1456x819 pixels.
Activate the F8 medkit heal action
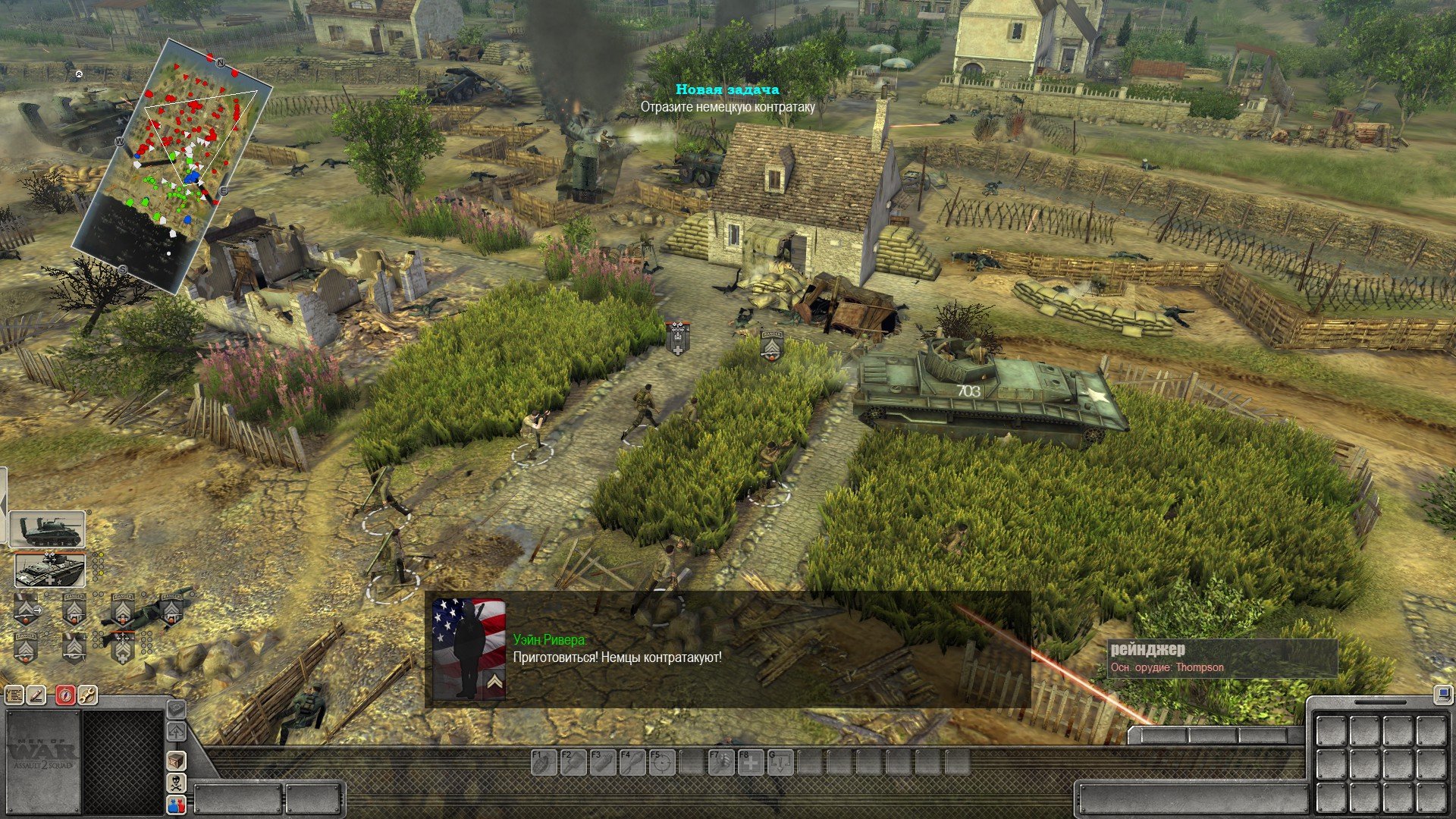751,761
